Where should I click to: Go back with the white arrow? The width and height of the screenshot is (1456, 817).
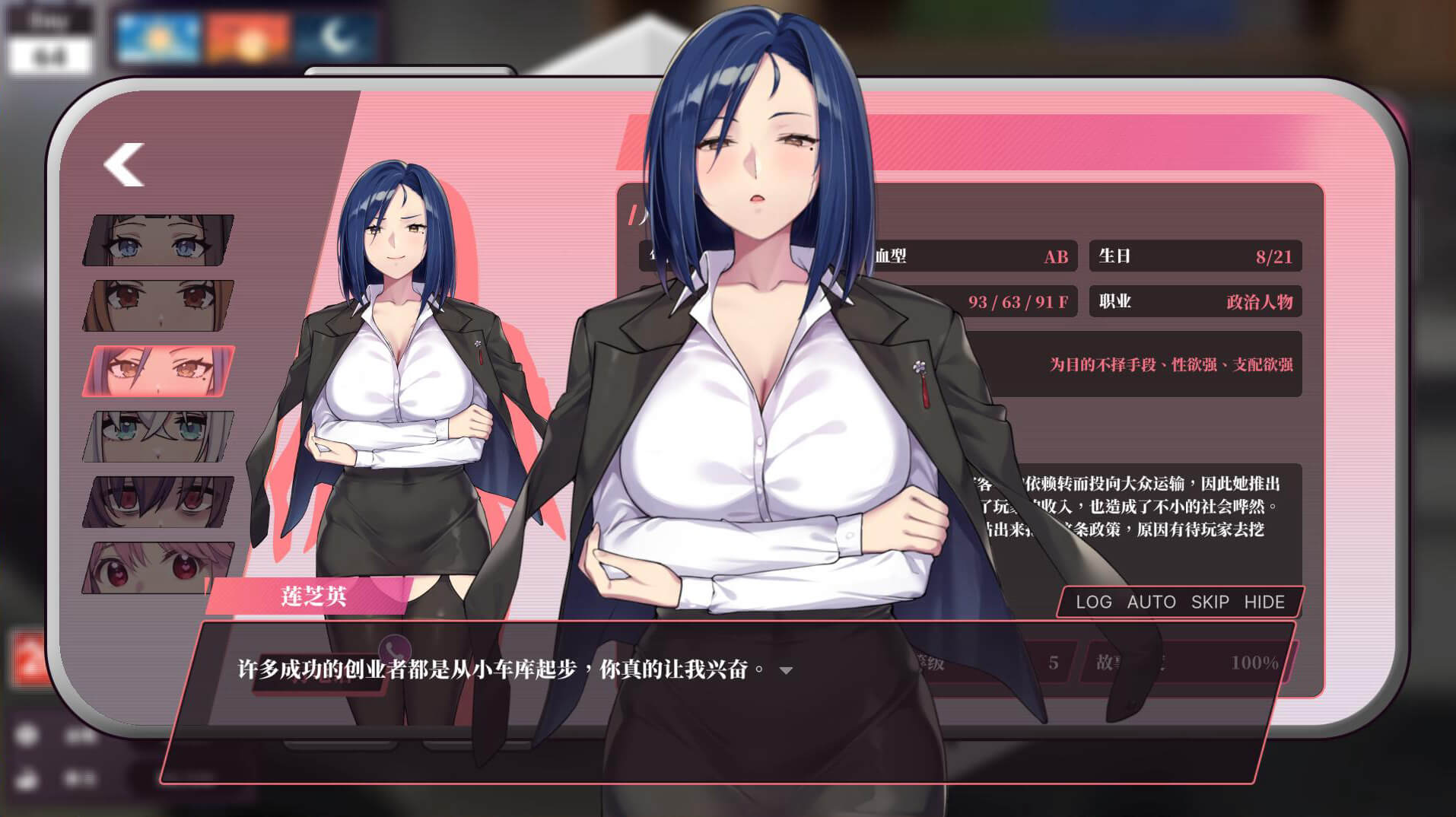(124, 164)
